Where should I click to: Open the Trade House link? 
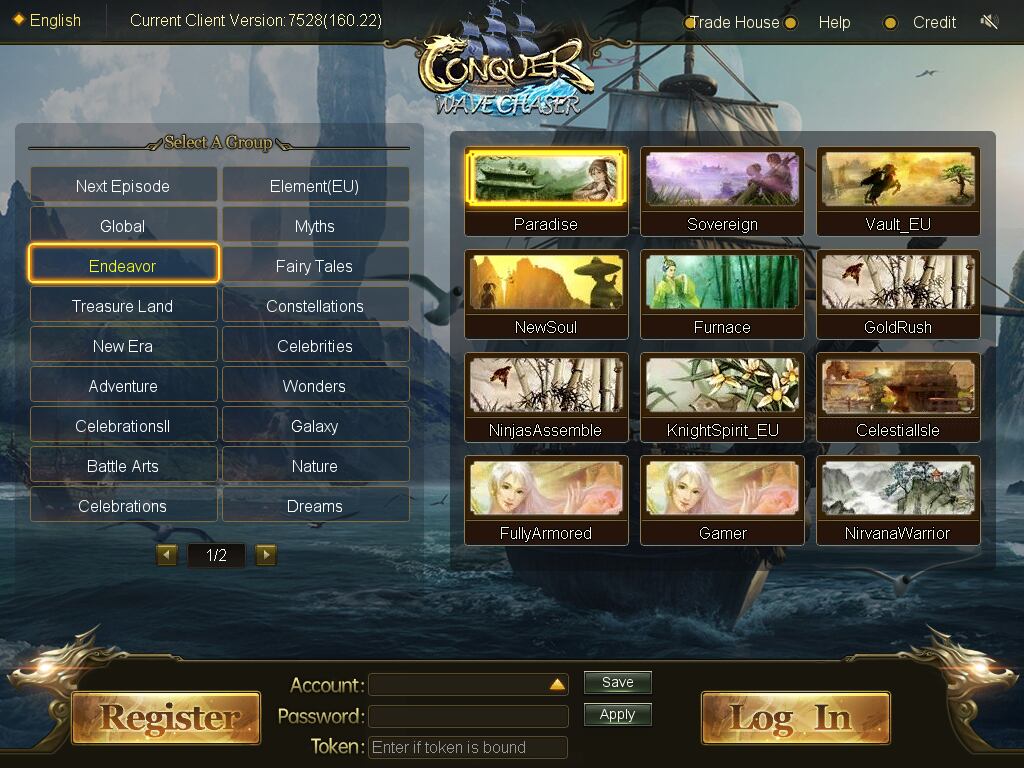(x=734, y=22)
